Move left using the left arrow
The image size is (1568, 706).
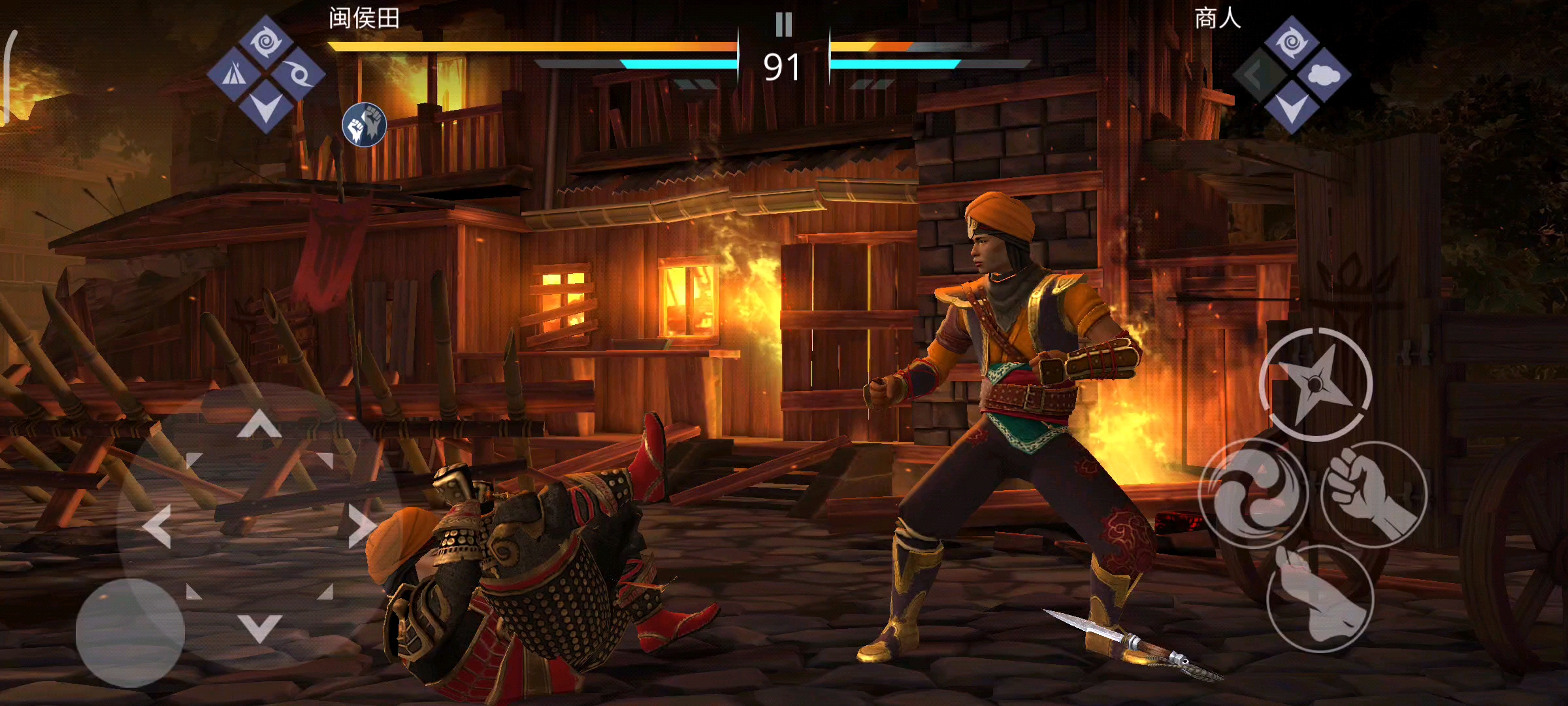pyautogui.click(x=157, y=526)
